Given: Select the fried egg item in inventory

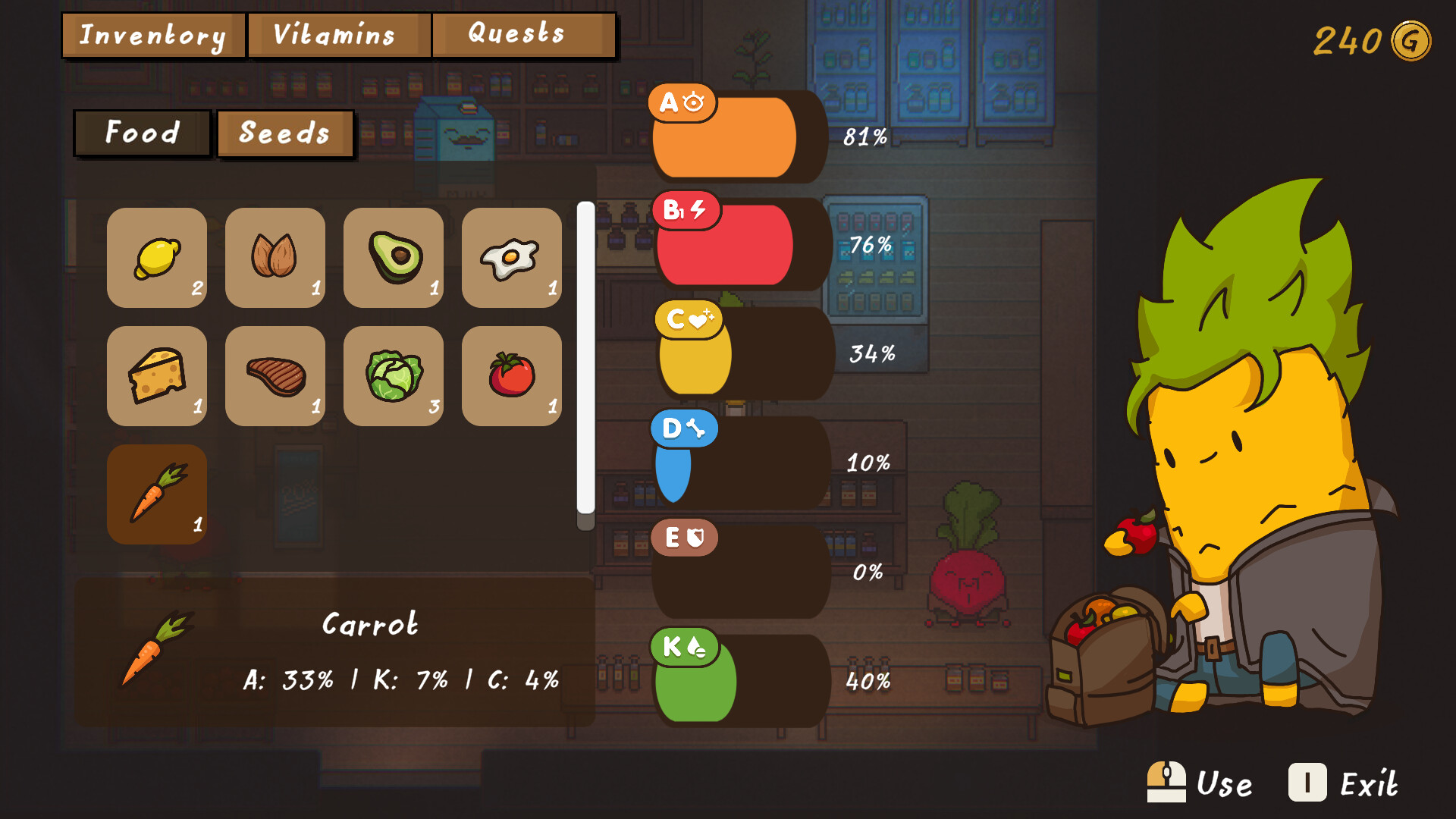Looking at the screenshot, I should coord(512,258).
